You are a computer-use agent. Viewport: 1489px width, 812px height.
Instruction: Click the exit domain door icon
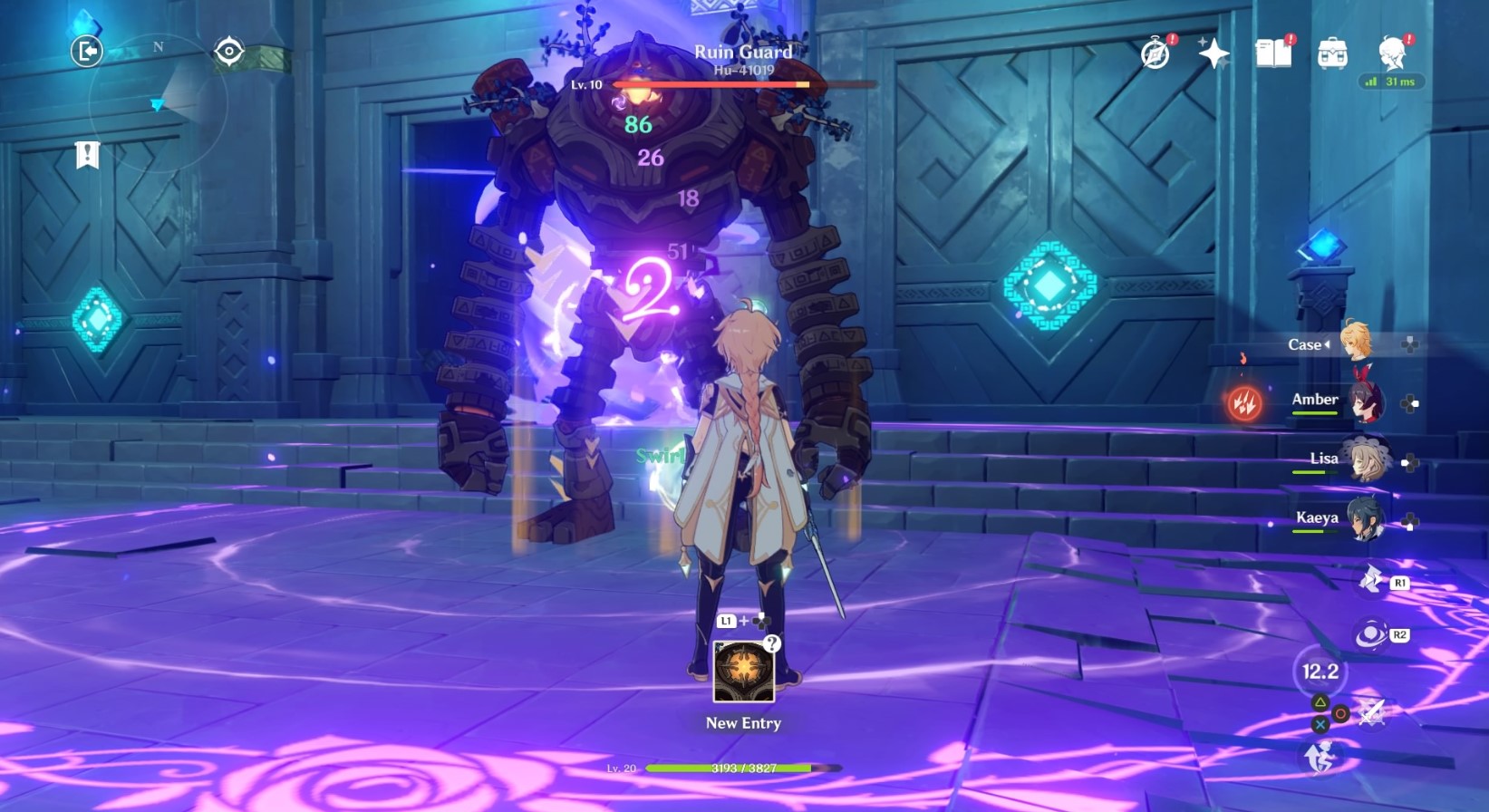coord(87,52)
